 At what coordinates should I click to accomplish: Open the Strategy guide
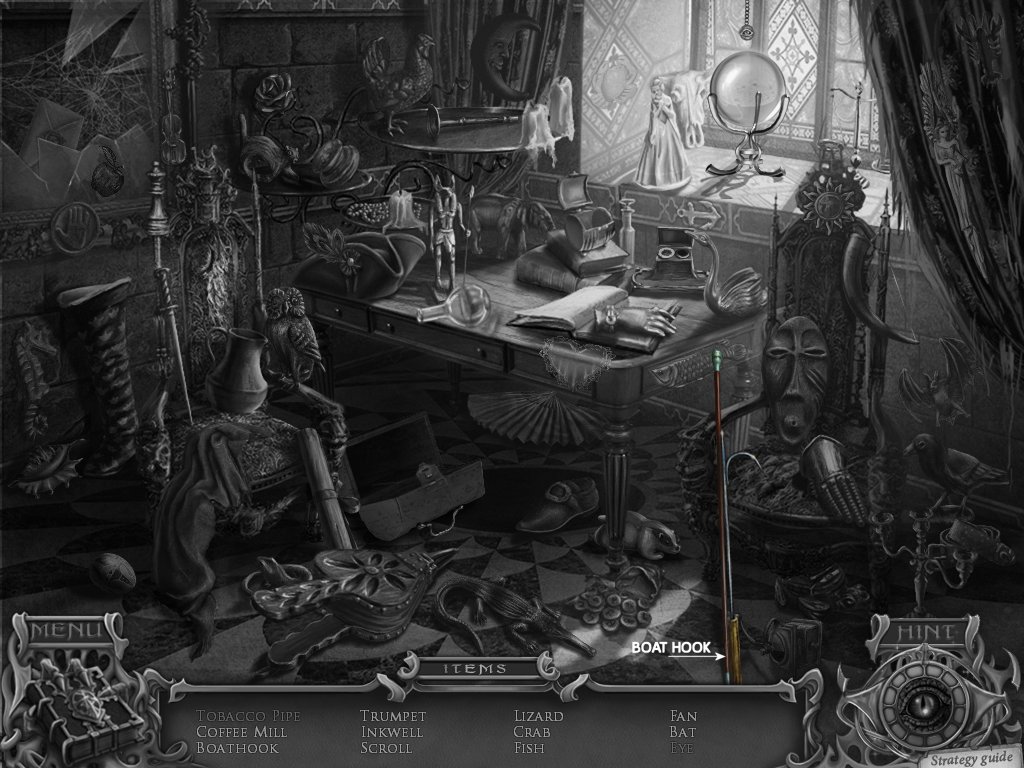coord(967,757)
